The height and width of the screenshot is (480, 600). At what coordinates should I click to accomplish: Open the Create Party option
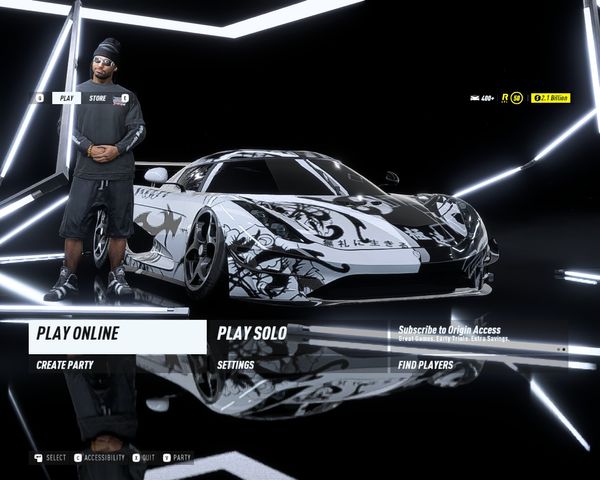coord(65,366)
